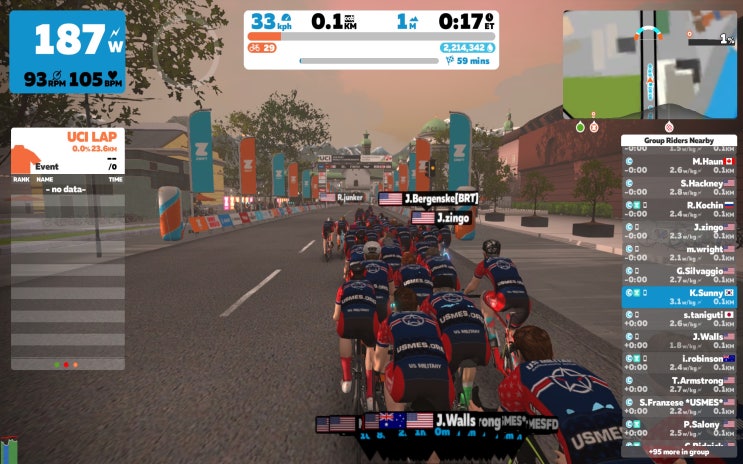Show the +95 more in group riders
The height and width of the screenshot is (464, 743).
[x=679, y=451]
